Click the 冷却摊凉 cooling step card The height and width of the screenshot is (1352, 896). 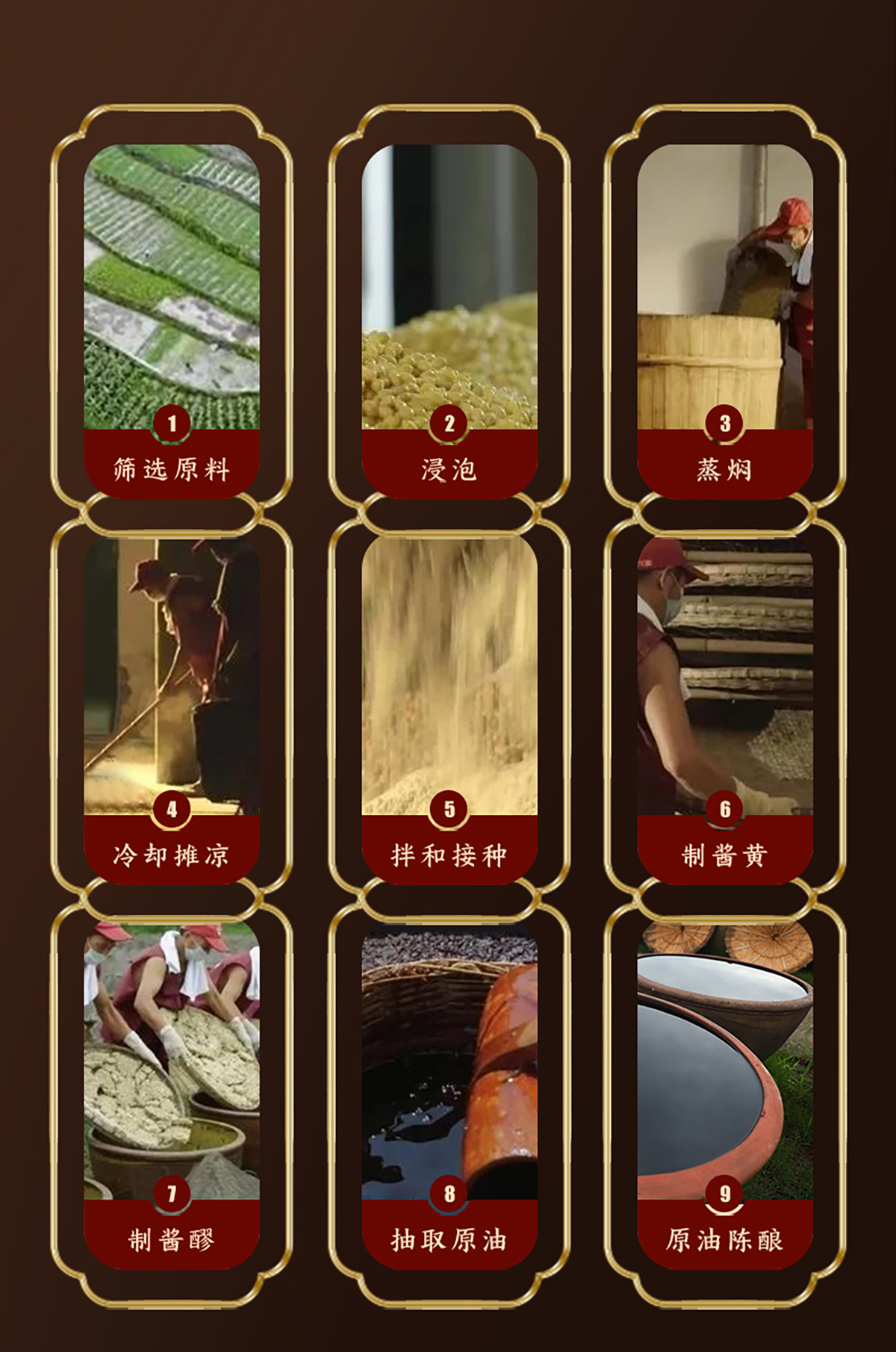(172, 702)
